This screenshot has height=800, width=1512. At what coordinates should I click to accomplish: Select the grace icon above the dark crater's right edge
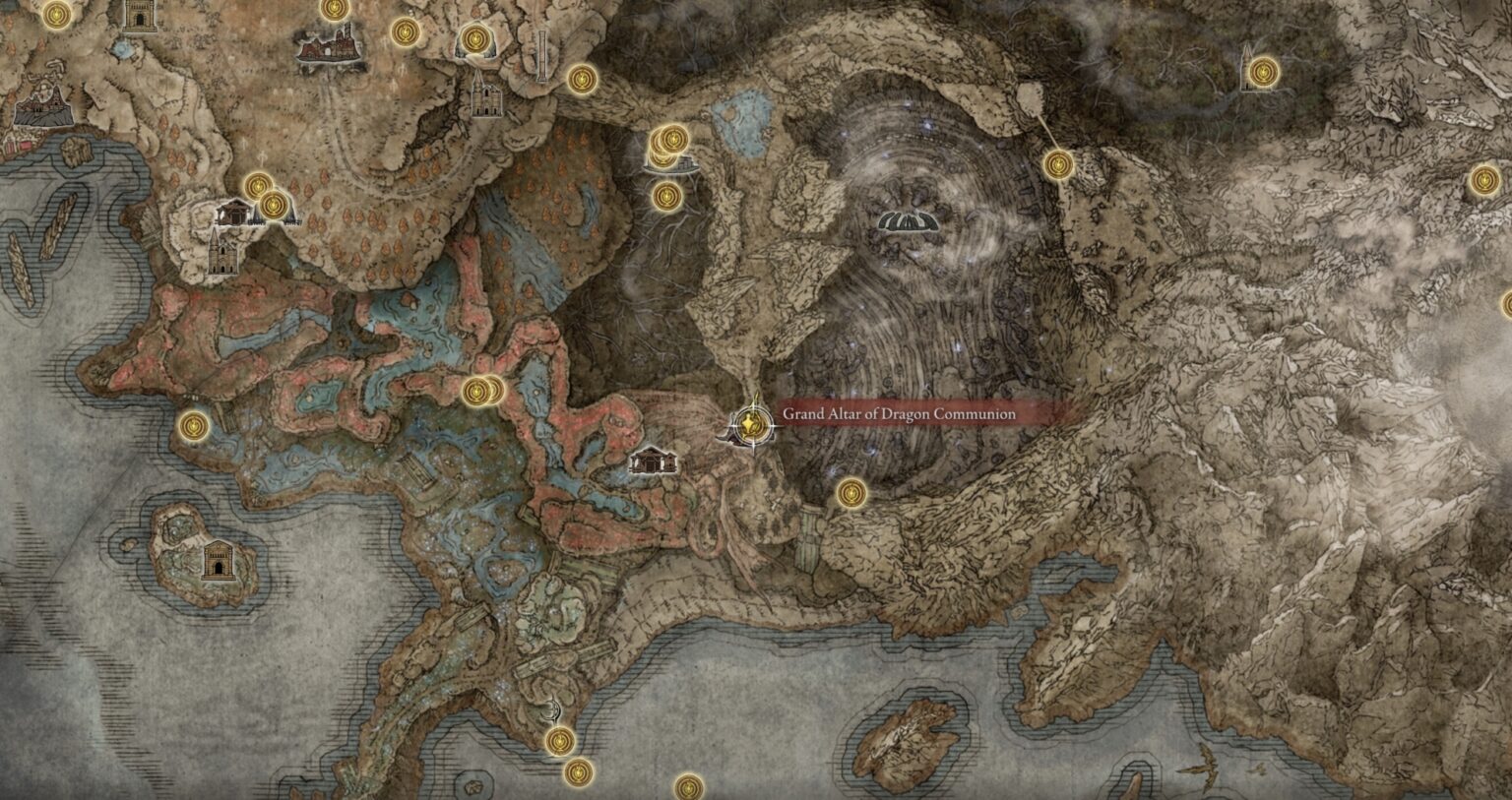click(1061, 165)
